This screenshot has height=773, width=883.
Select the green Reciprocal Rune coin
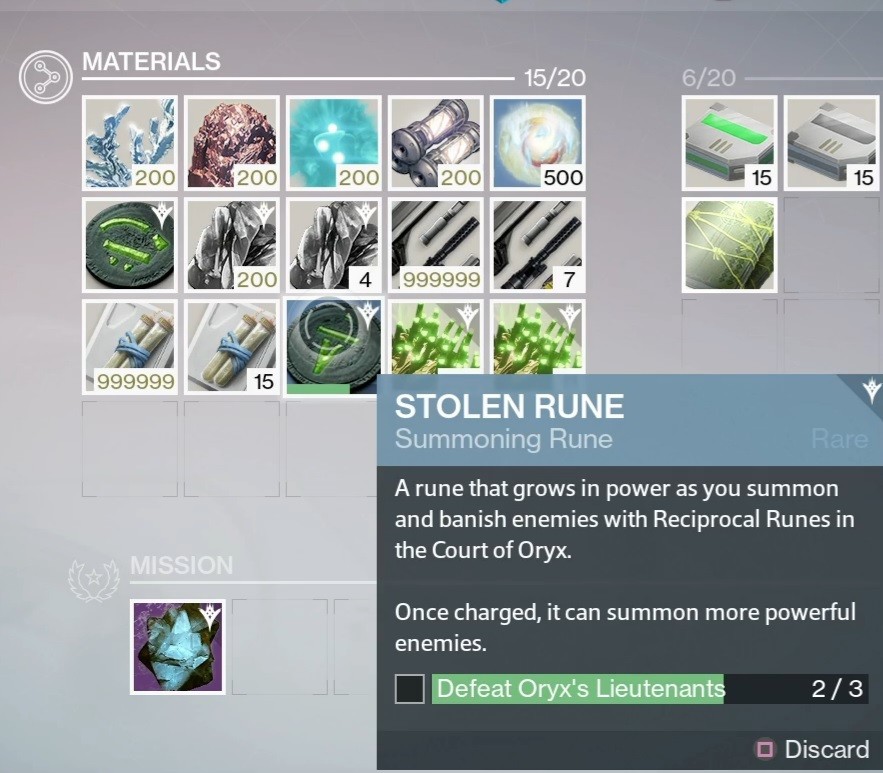tap(130, 245)
